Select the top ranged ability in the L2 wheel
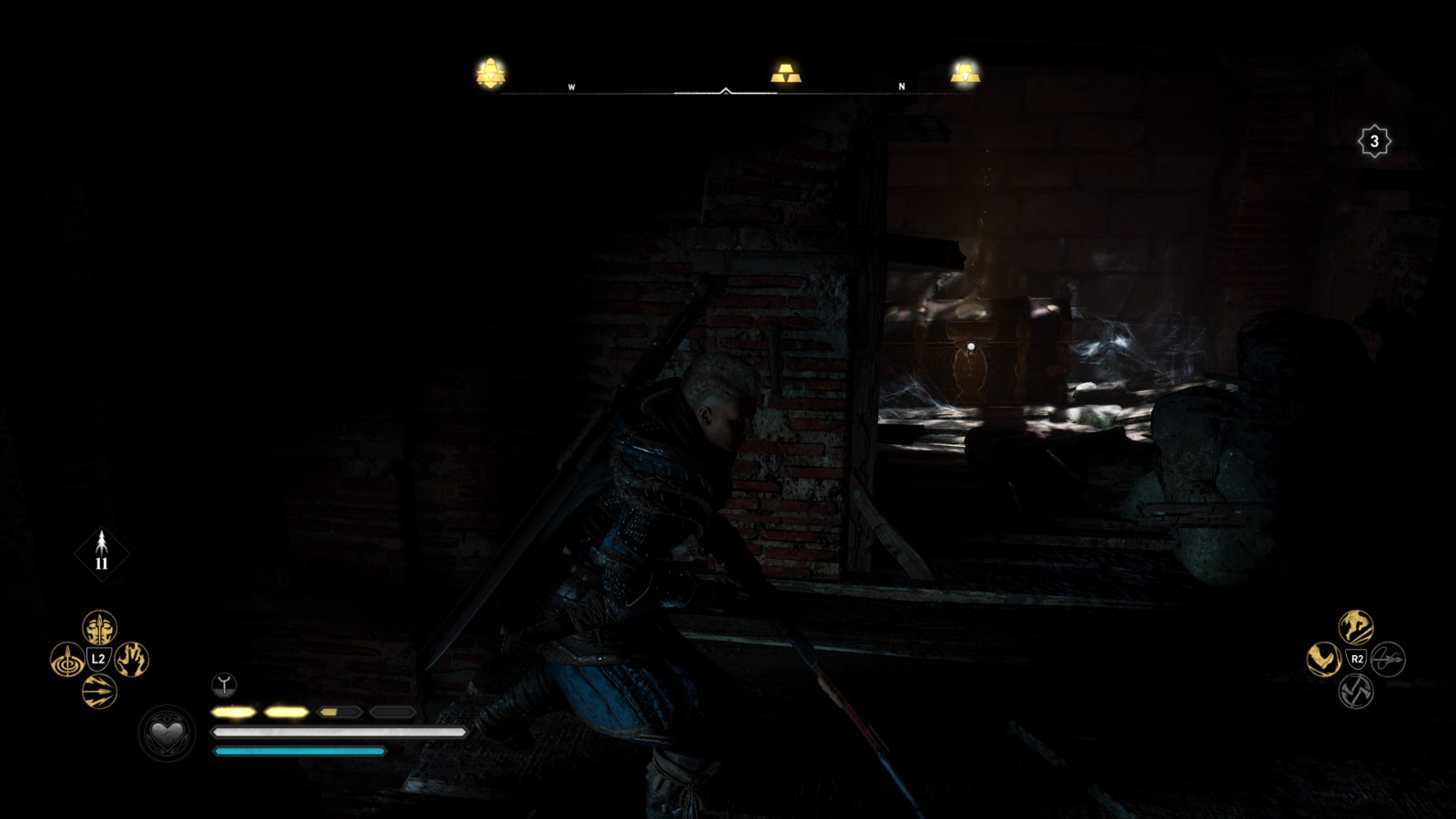 99,629
